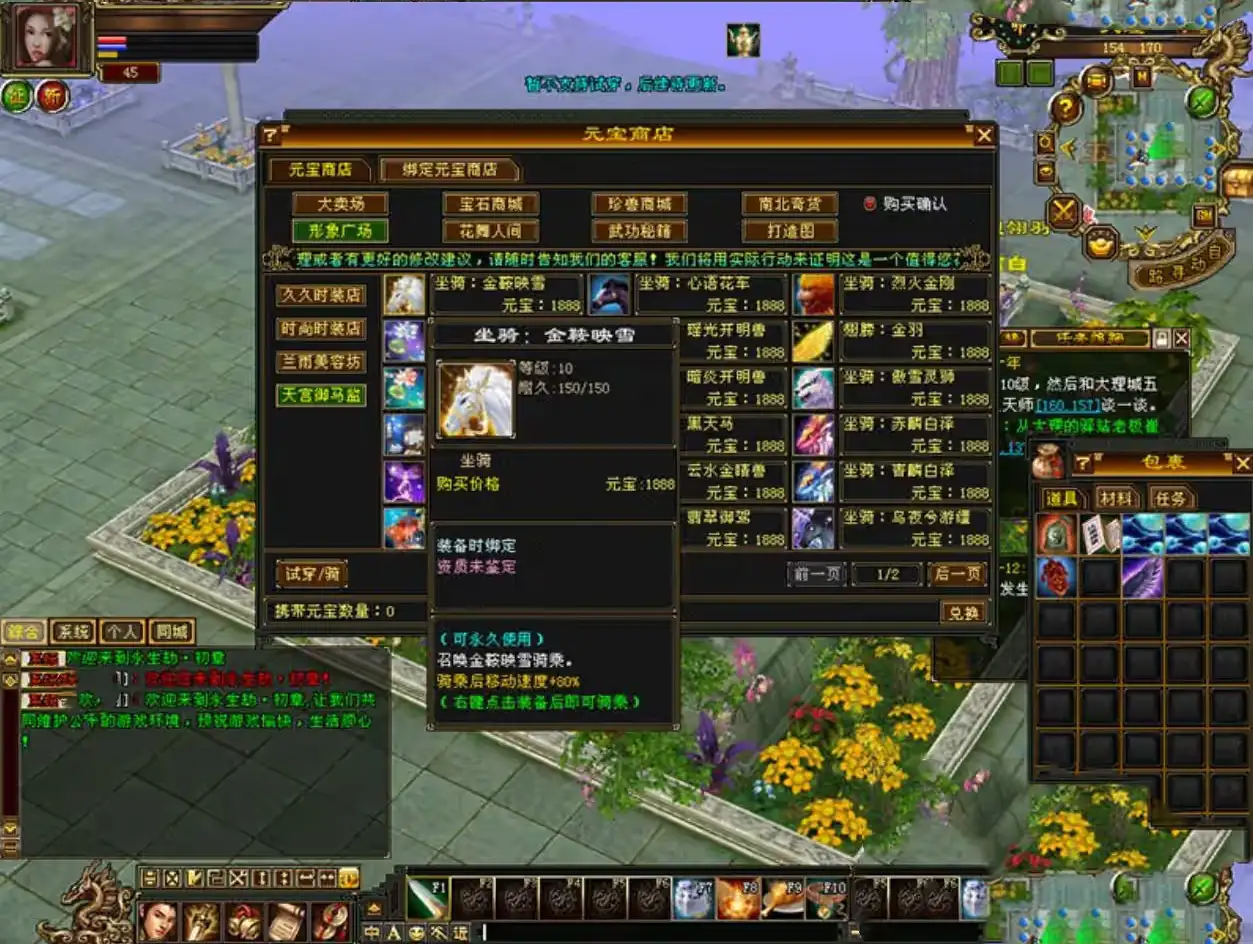Switch the bag to the 材料 tab
Screen dimensions: 1253x944
(1115, 498)
